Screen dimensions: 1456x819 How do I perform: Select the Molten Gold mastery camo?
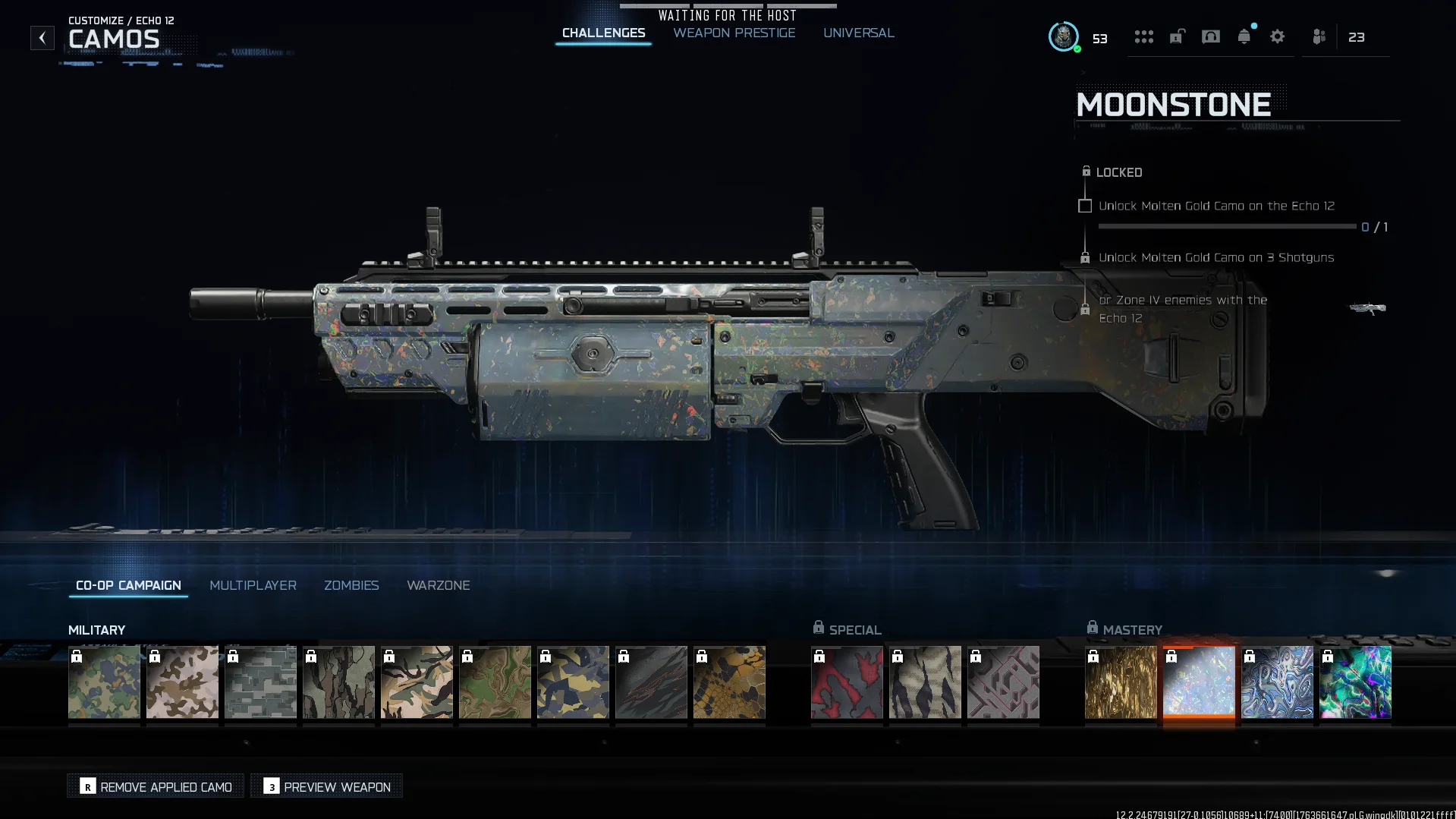[1120, 682]
